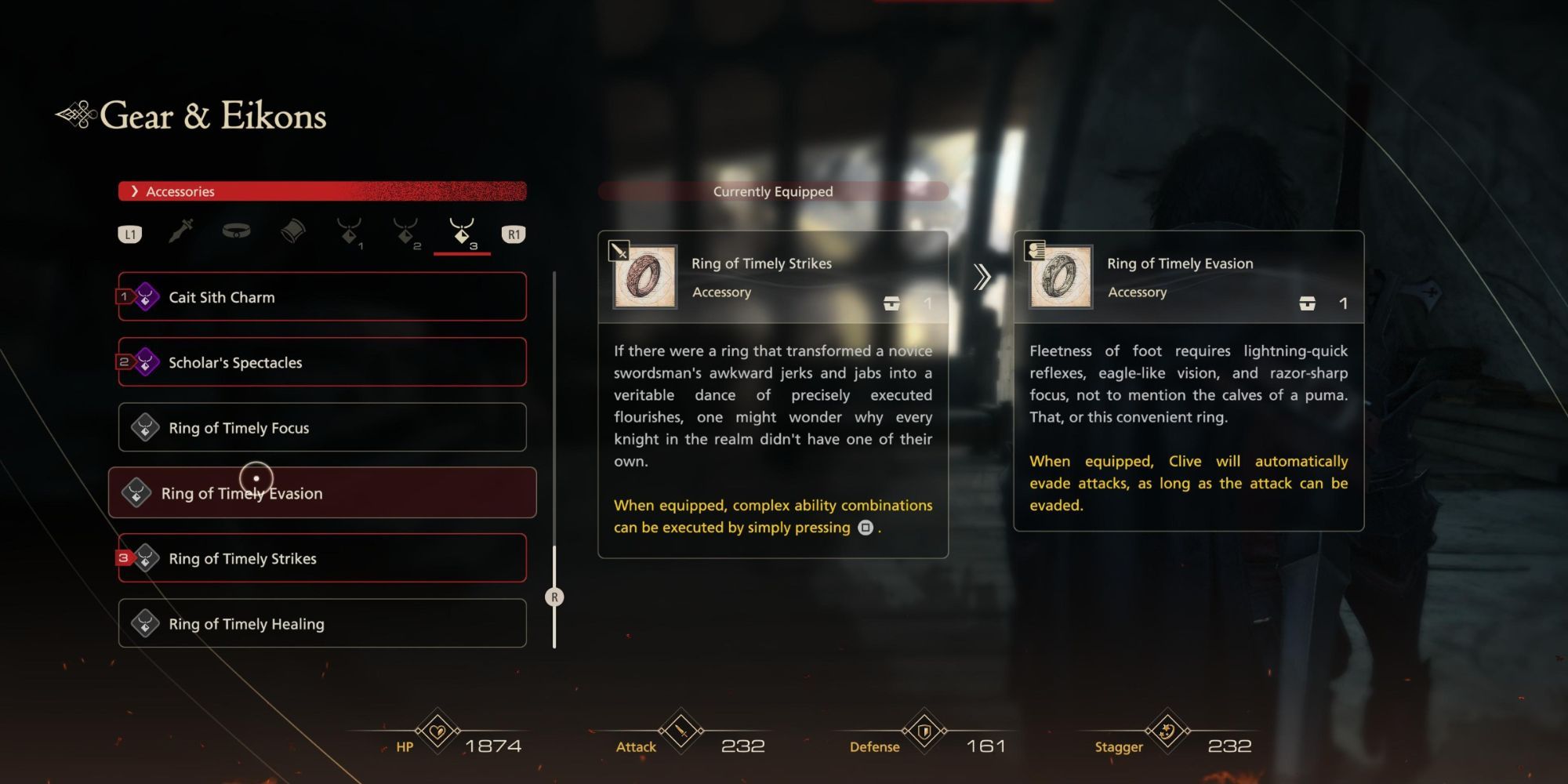Equip the highlighted Ring of Timely Evasion row

(x=322, y=493)
